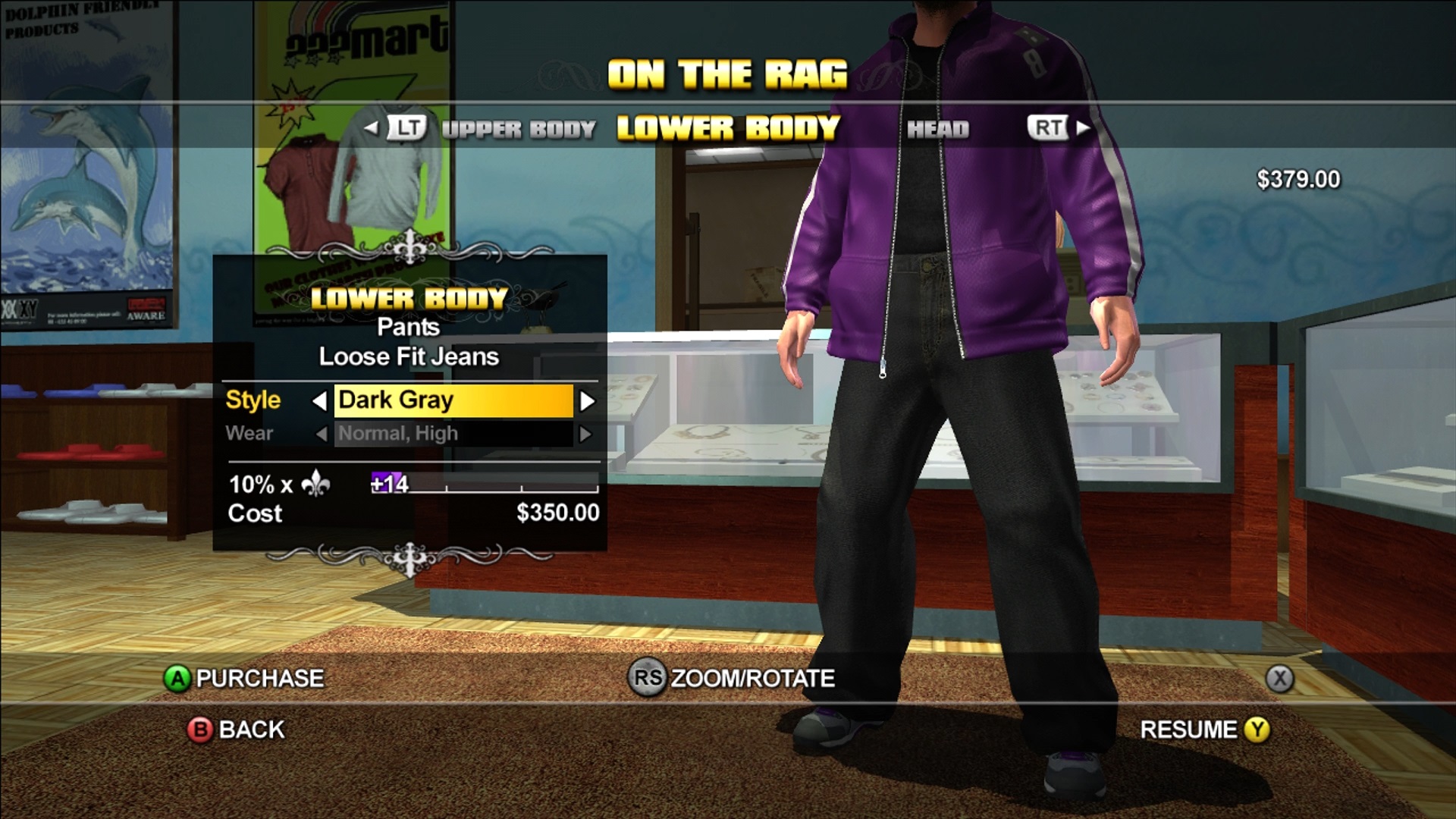This screenshot has height=819, width=1456.
Task: Open the Head category tab
Action: (x=938, y=130)
